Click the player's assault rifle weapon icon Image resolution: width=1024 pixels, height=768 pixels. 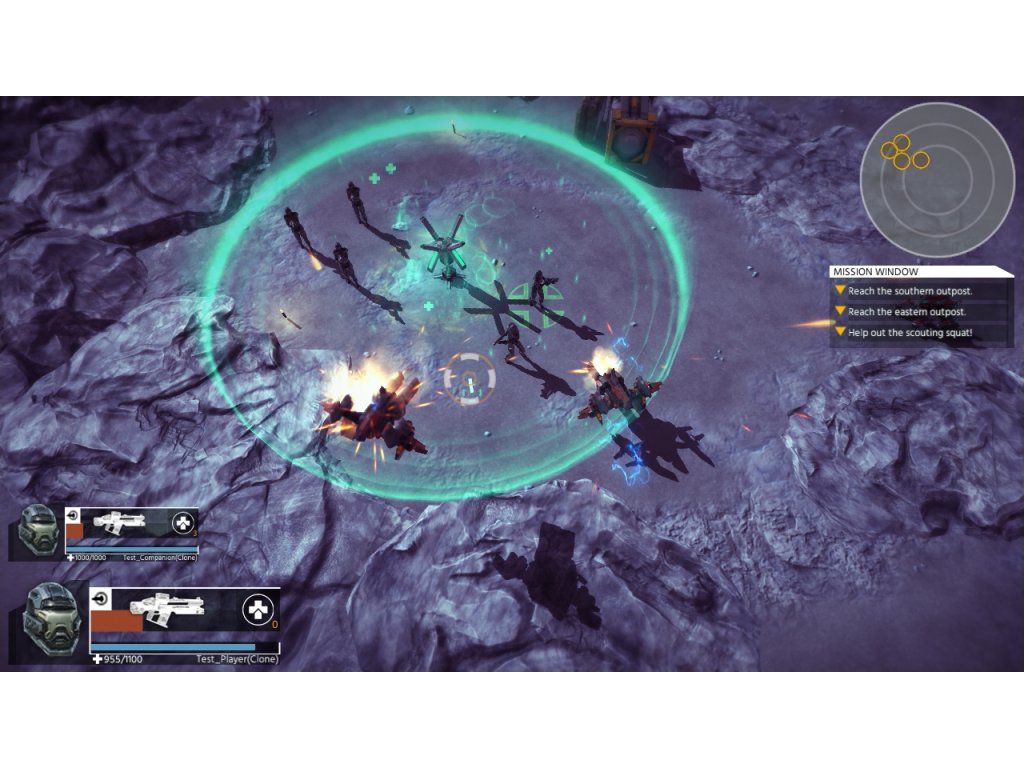point(168,609)
